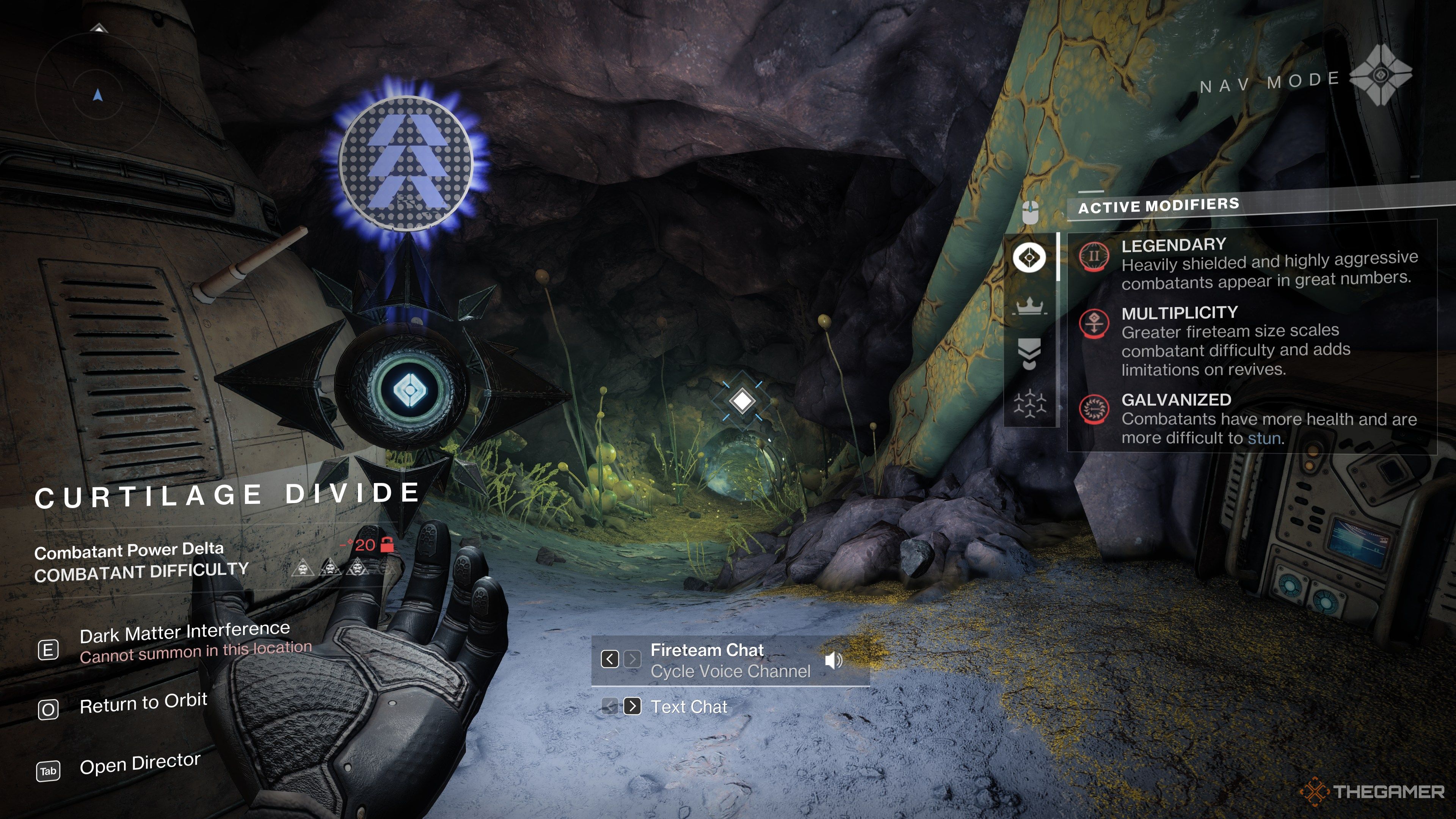Image resolution: width=1456 pixels, height=819 pixels.
Task: Inspect the Legendary modifier icon
Action: [1094, 257]
